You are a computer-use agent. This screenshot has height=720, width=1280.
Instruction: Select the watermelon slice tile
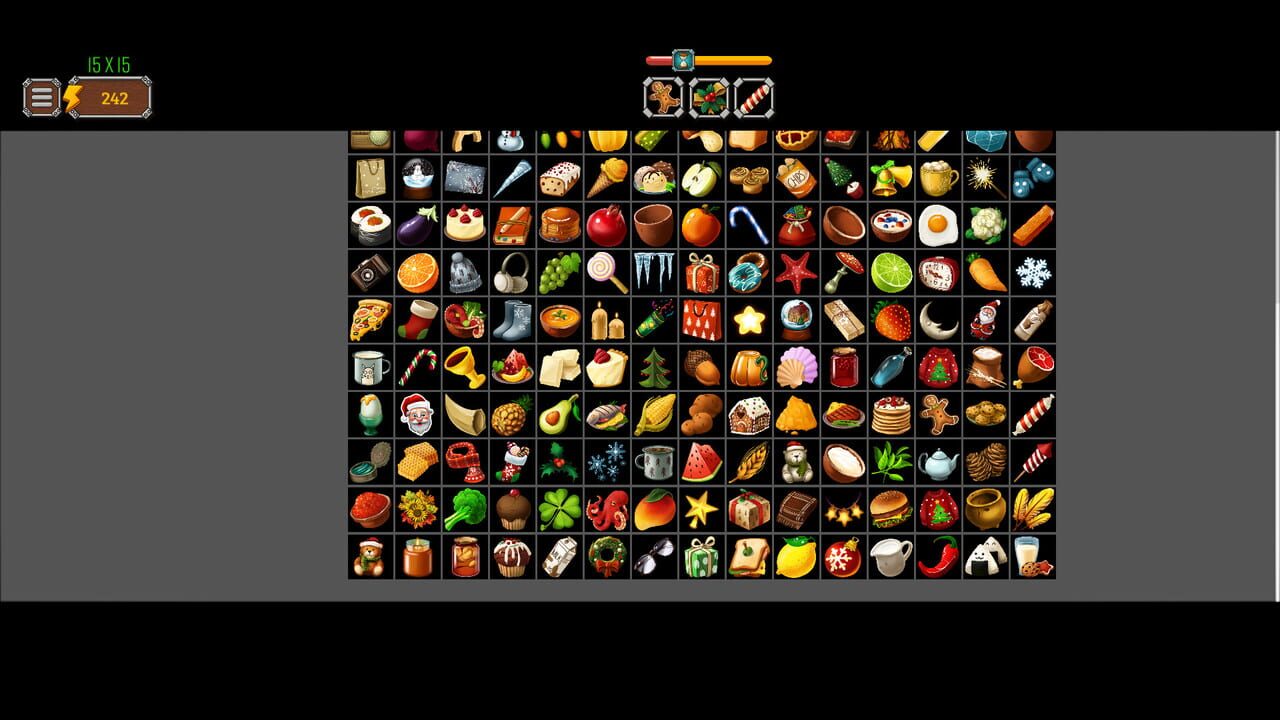point(700,463)
